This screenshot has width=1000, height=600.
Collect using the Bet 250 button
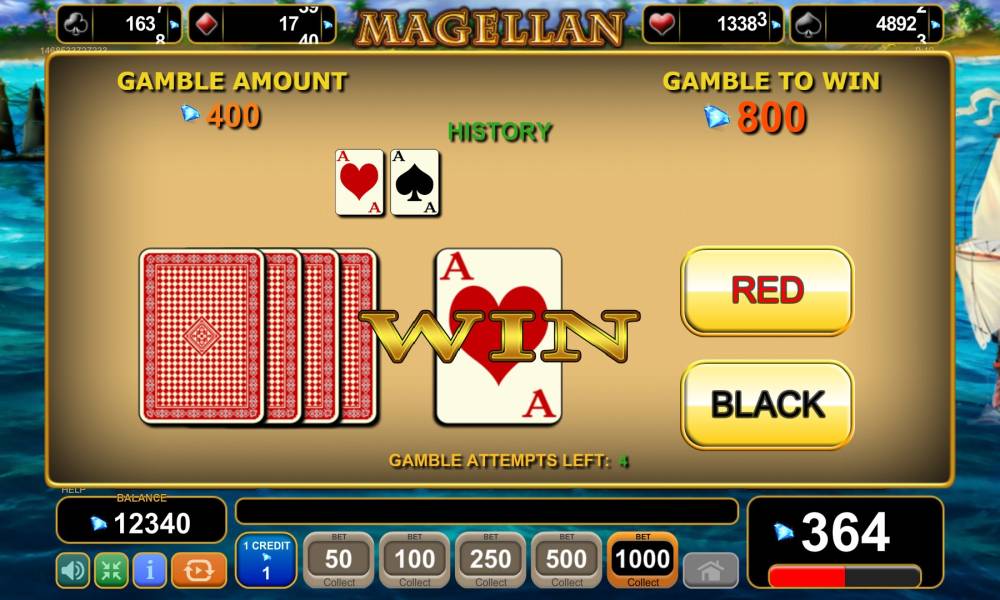pos(491,560)
